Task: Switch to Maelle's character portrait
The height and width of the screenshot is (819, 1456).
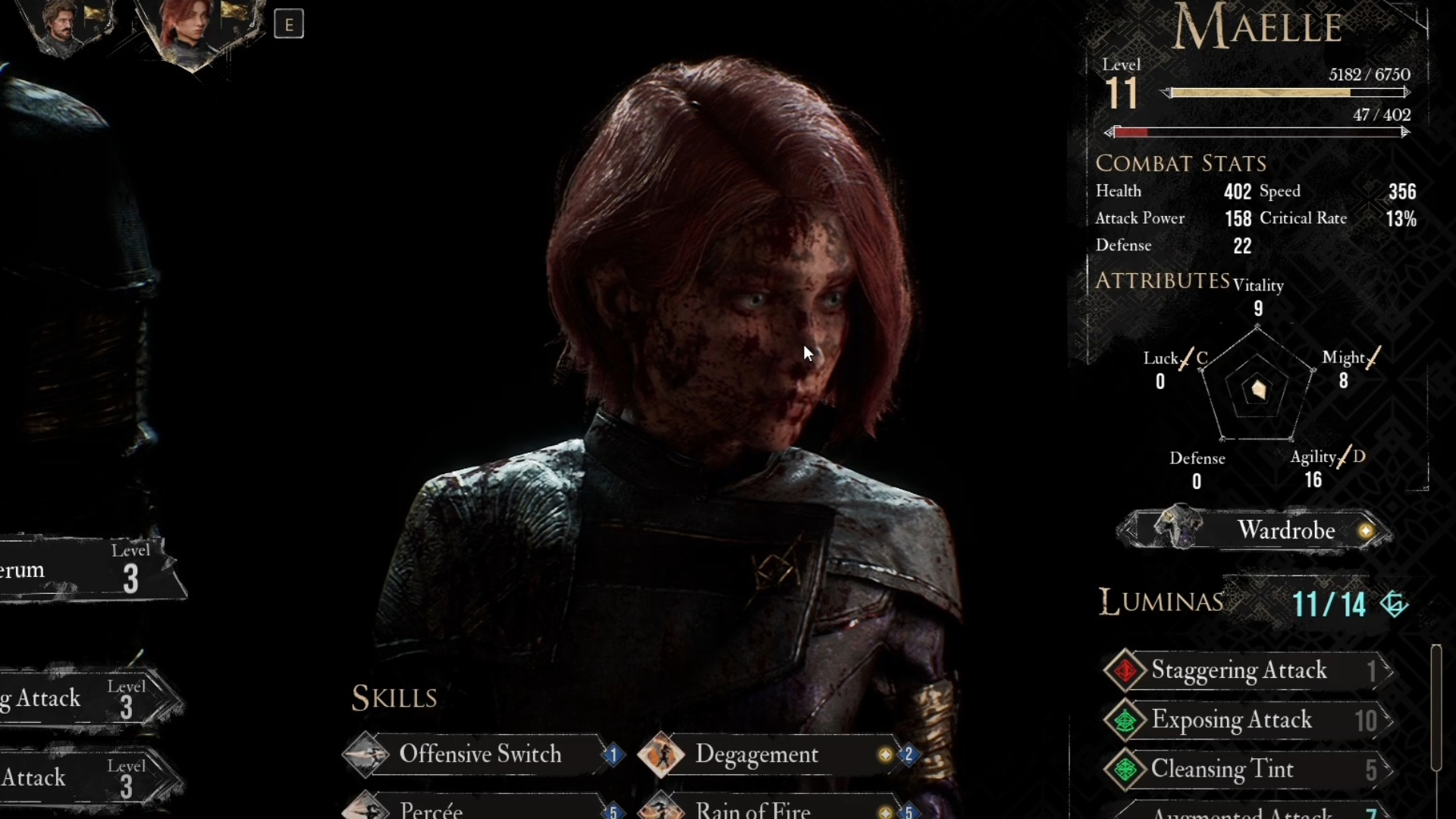Action: pyautogui.click(x=189, y=30)
